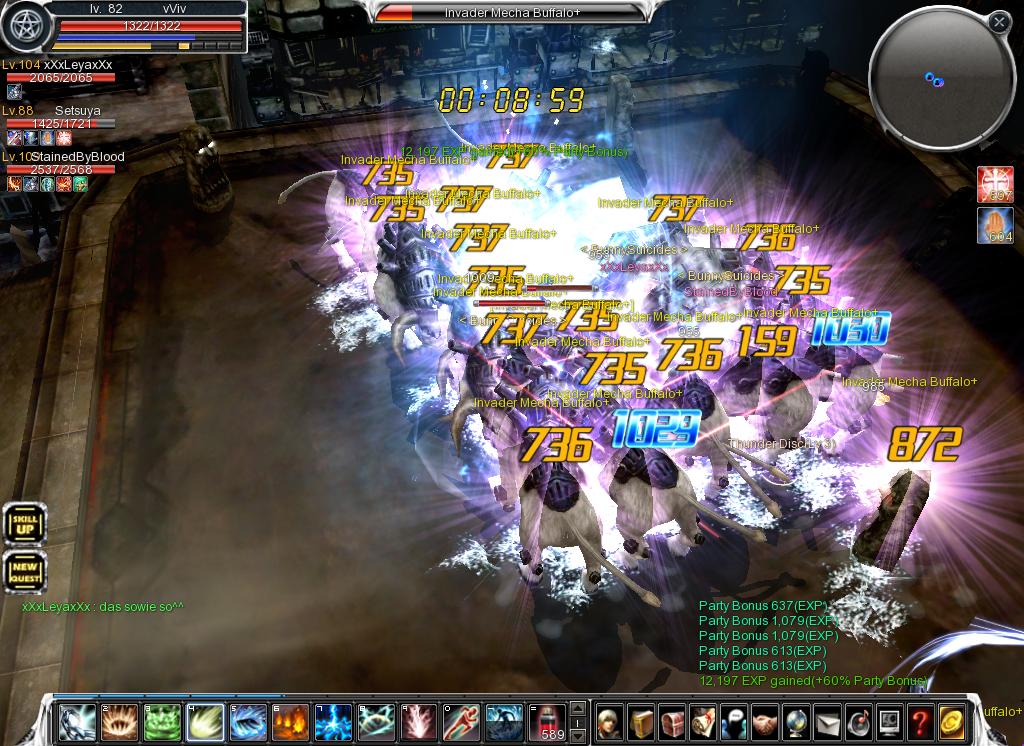Open the character portrait menu icon
Screen dimensions: 1024x746
pyautogui.click(x=610, y=720)
